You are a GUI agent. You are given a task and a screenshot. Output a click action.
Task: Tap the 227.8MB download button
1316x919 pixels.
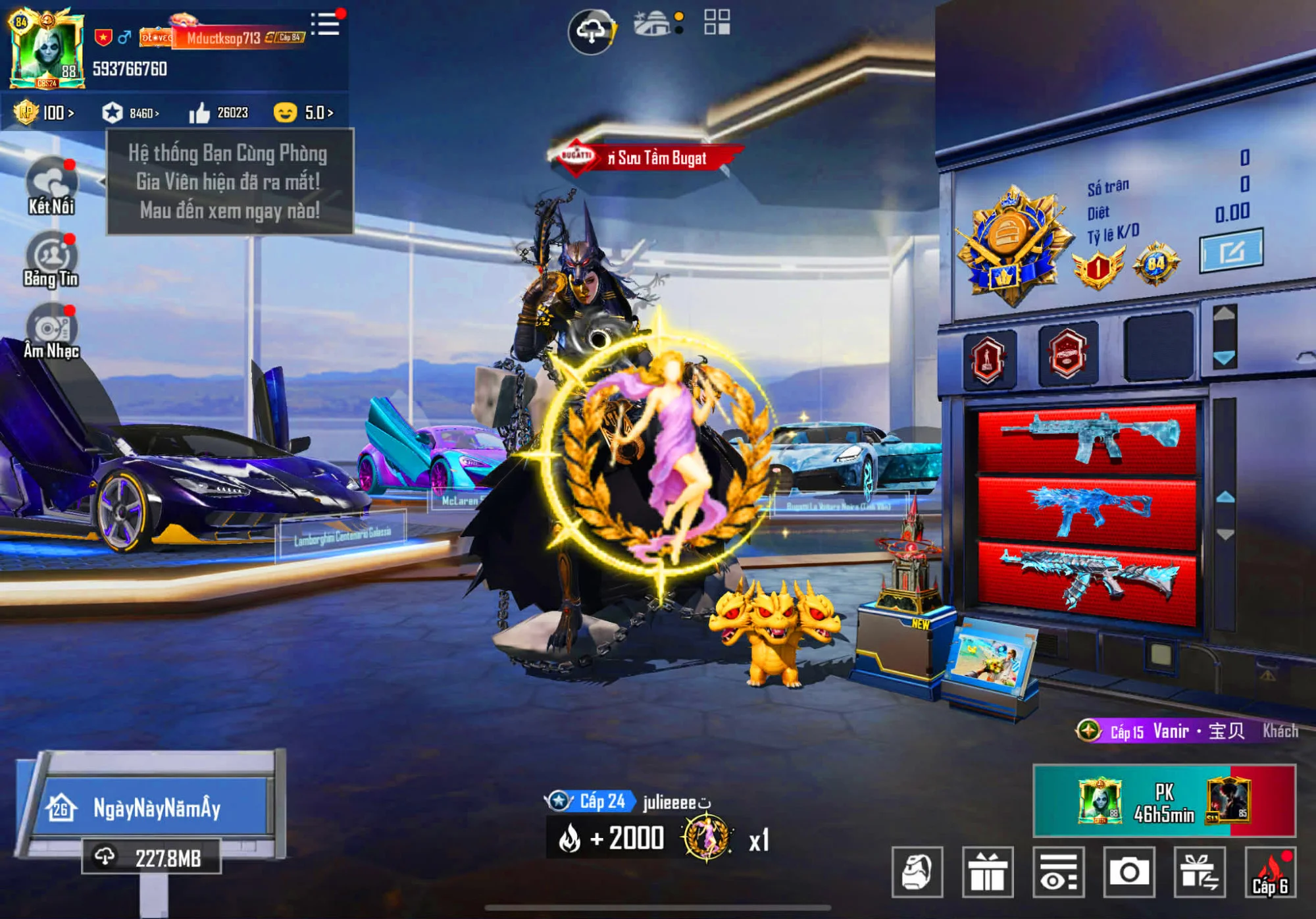point(151,857)
